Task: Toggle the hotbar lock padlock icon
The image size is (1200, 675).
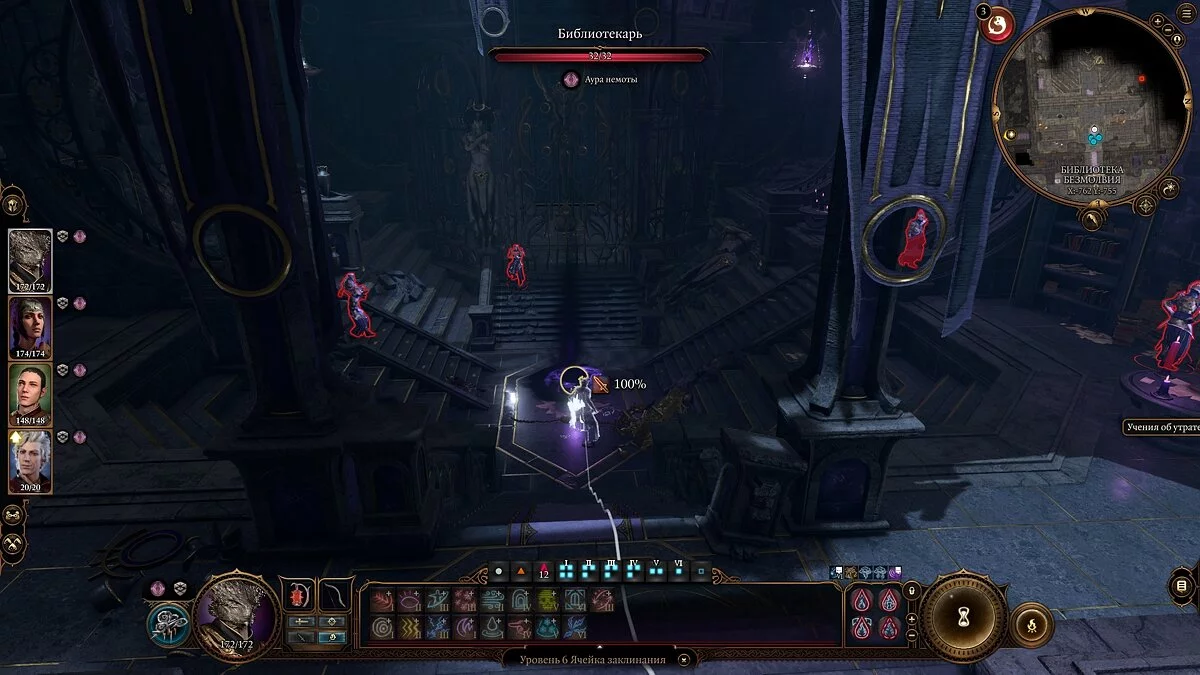Action: (911, 592)
